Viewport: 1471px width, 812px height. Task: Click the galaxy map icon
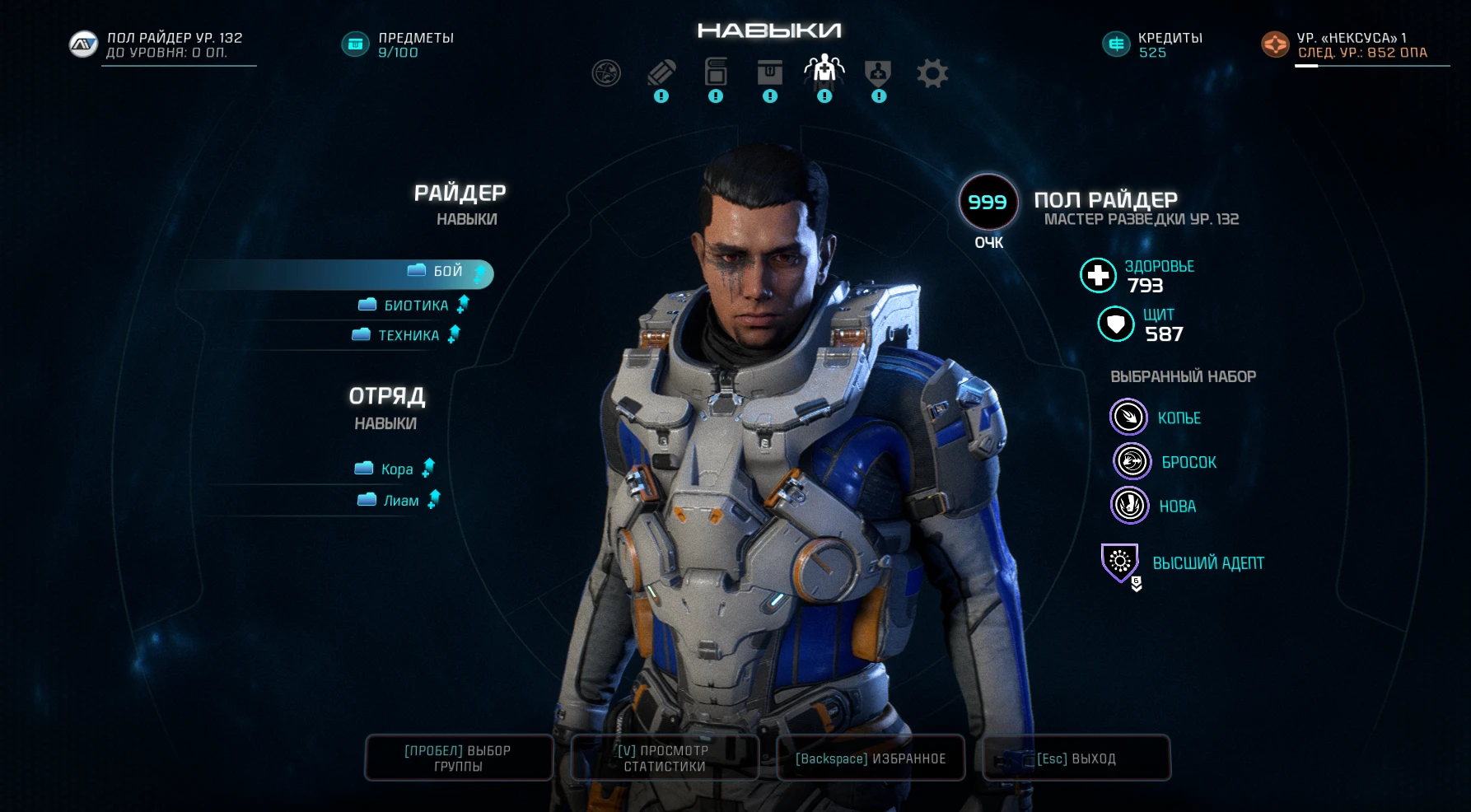(605, 72)
